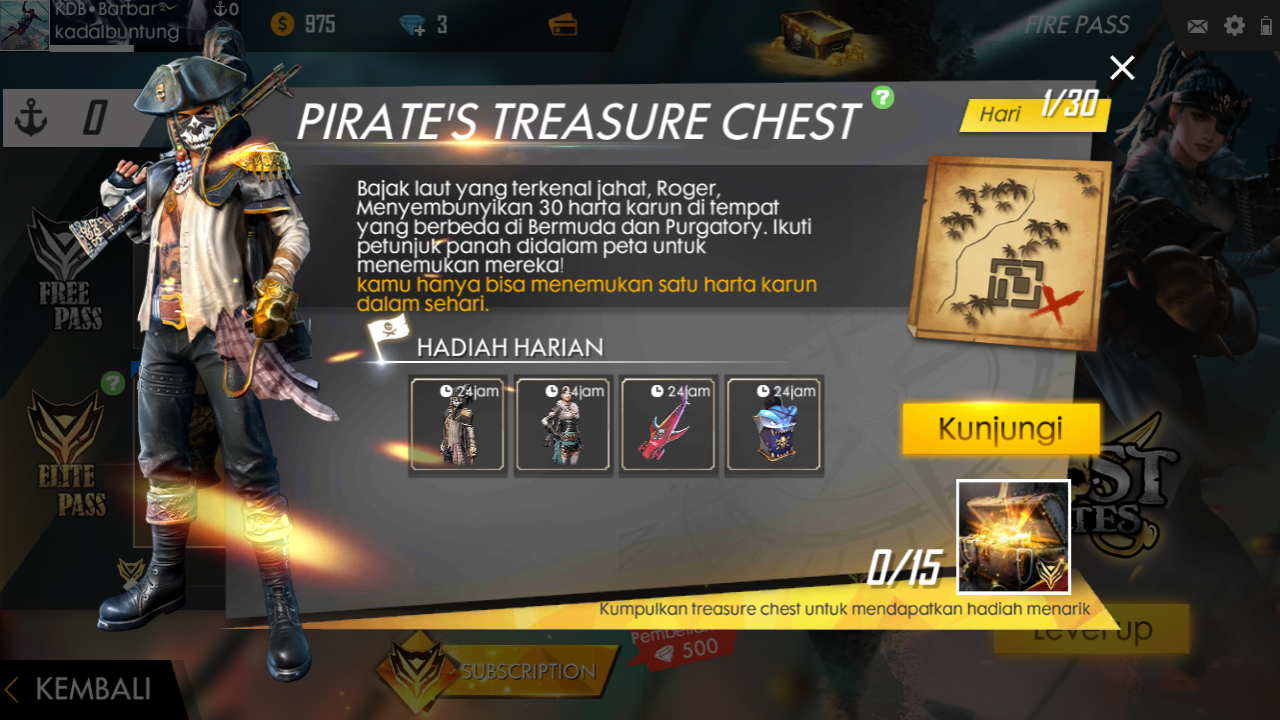Click the Hari 1/30 day progress counter

pyautogui.click(x=1035, y=111)
